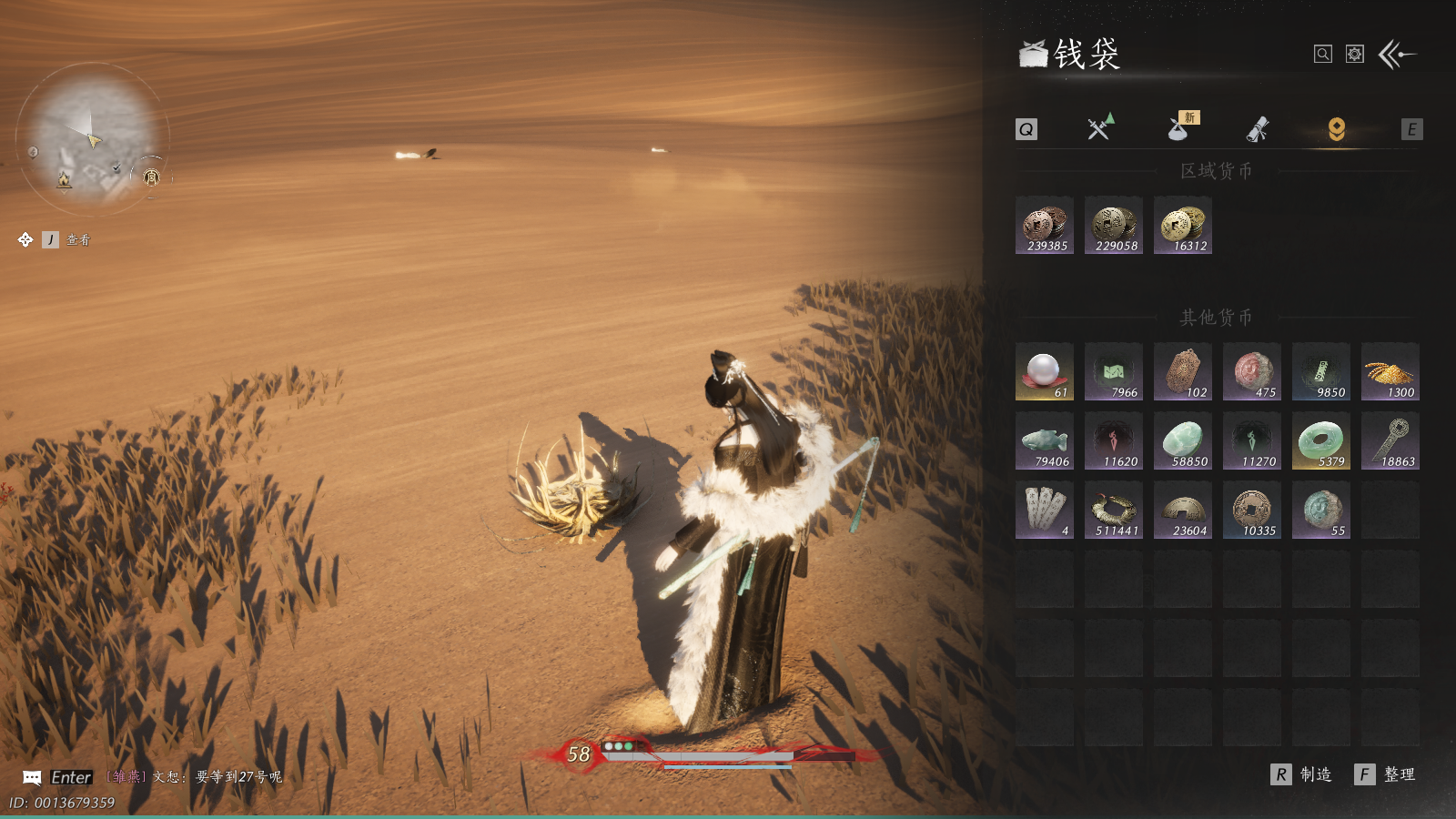Switch to the scroll materials tab
Viewport: 1456px width, 819px height.
[x=1258, y=129]
